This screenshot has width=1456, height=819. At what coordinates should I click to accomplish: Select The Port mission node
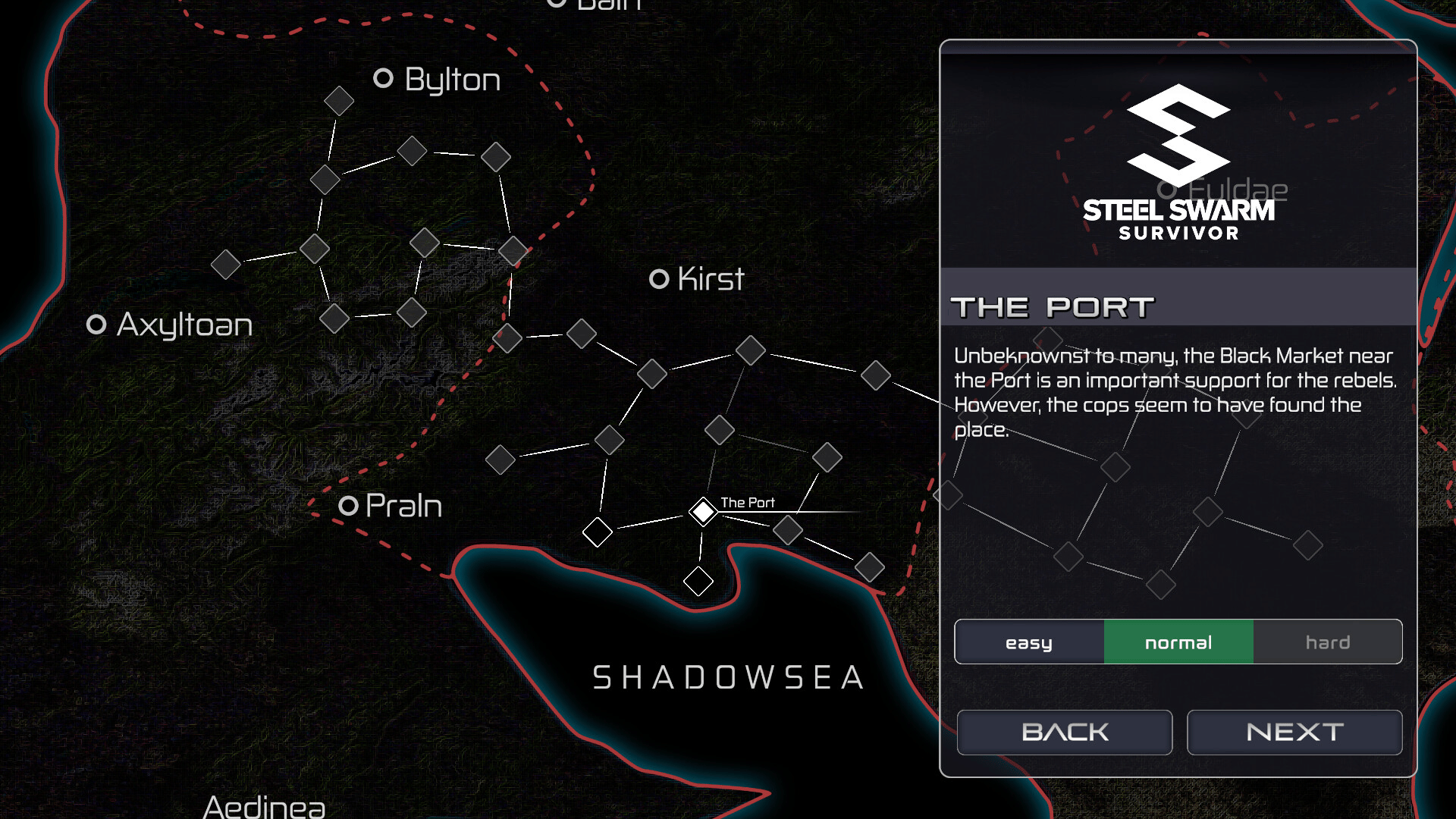pyautogui.click(x=703, y=512)
